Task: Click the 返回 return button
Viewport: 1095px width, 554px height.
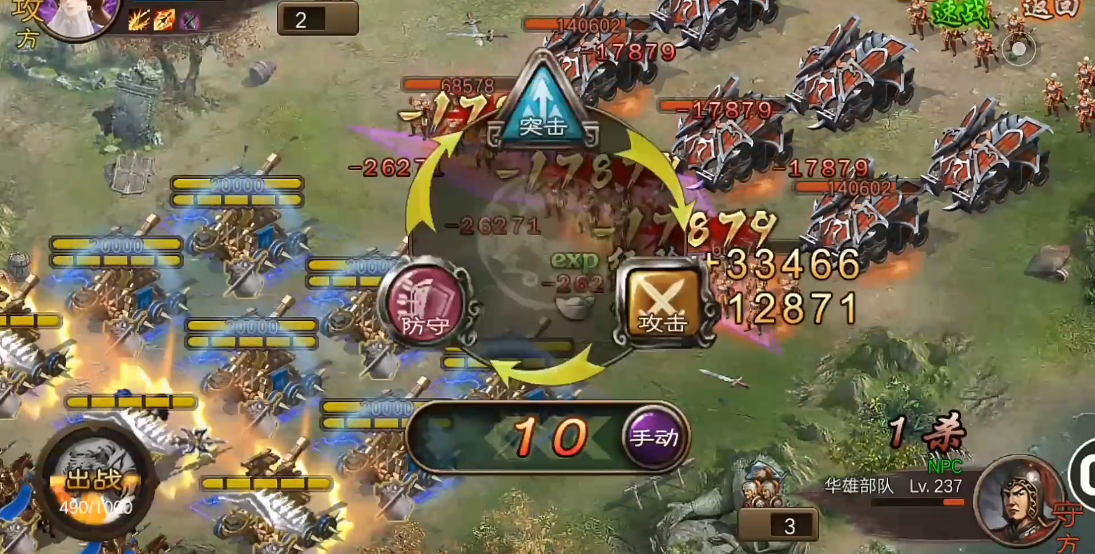Action: (x=1054, y=8)
